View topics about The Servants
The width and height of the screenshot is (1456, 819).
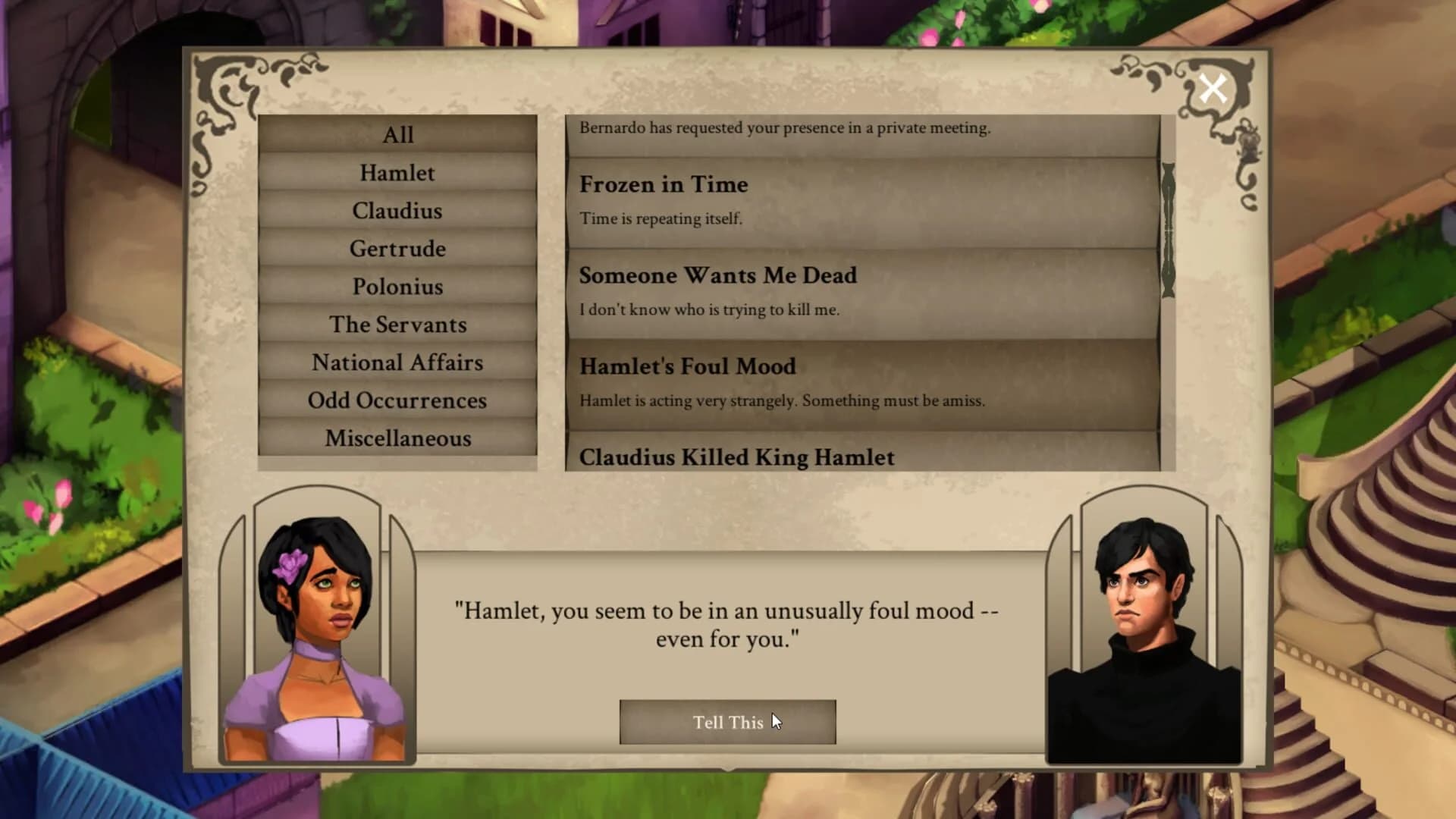coord(397,325)
